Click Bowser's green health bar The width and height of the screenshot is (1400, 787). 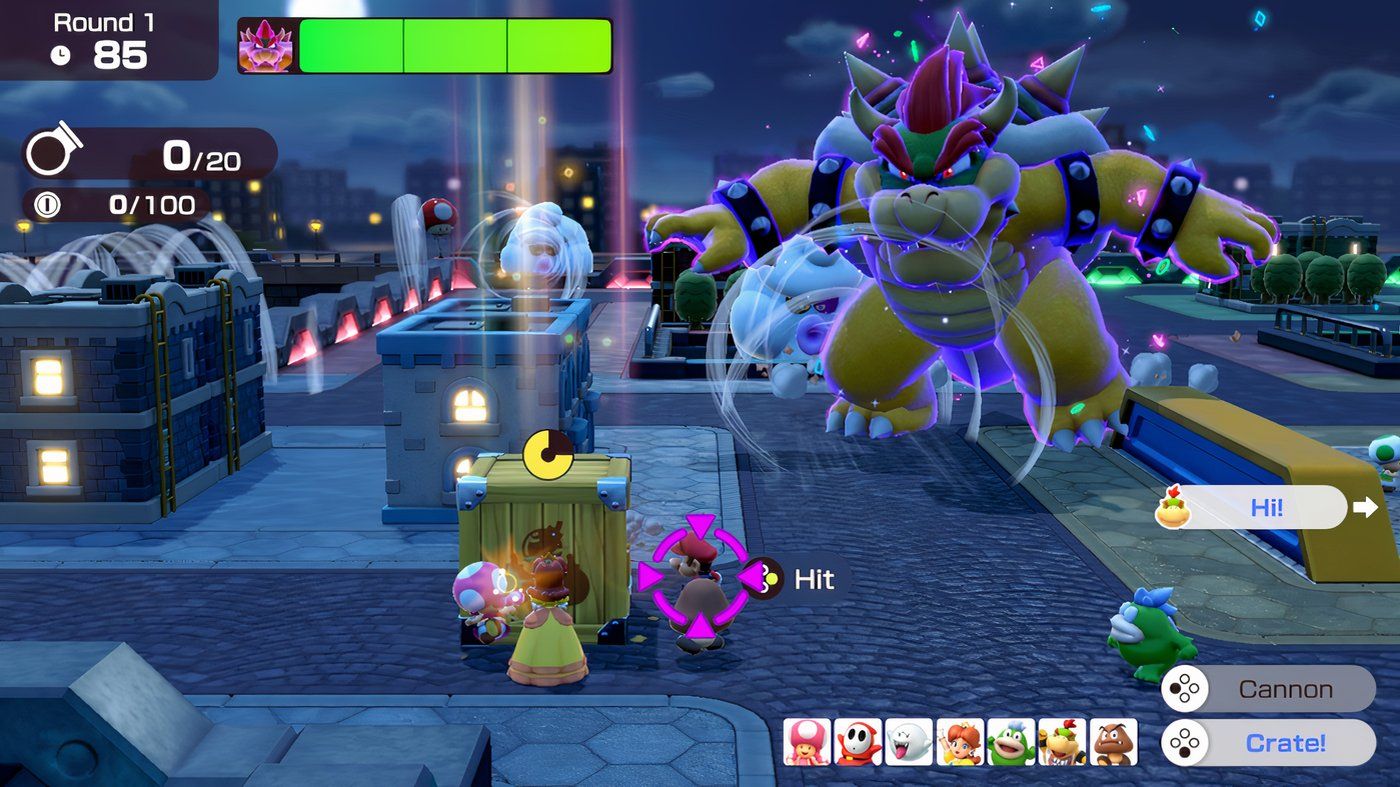[450, 47]
